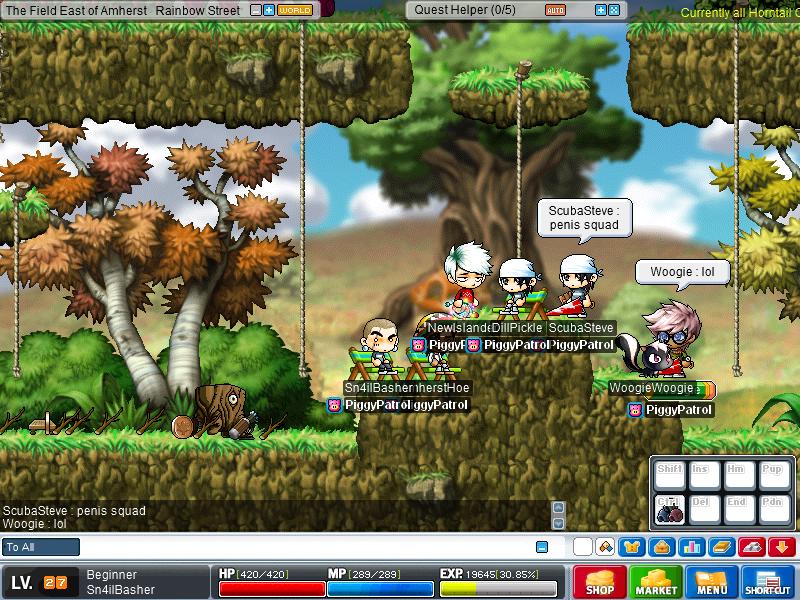
Task: Open the item bag icon button
Action: (660, 547)
